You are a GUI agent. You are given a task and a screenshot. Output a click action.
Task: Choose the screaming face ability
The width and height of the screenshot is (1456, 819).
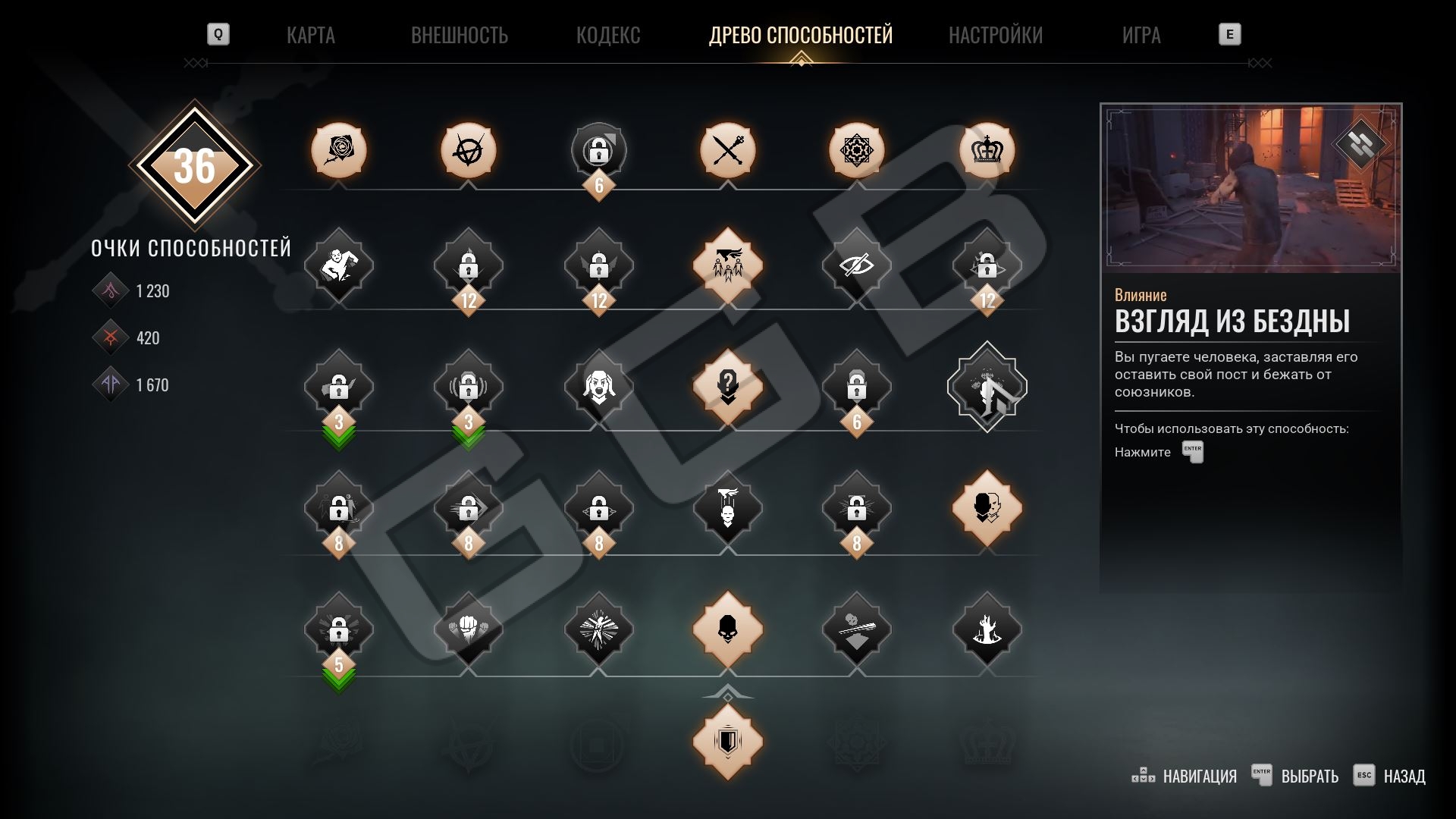(x=598, y=387)
